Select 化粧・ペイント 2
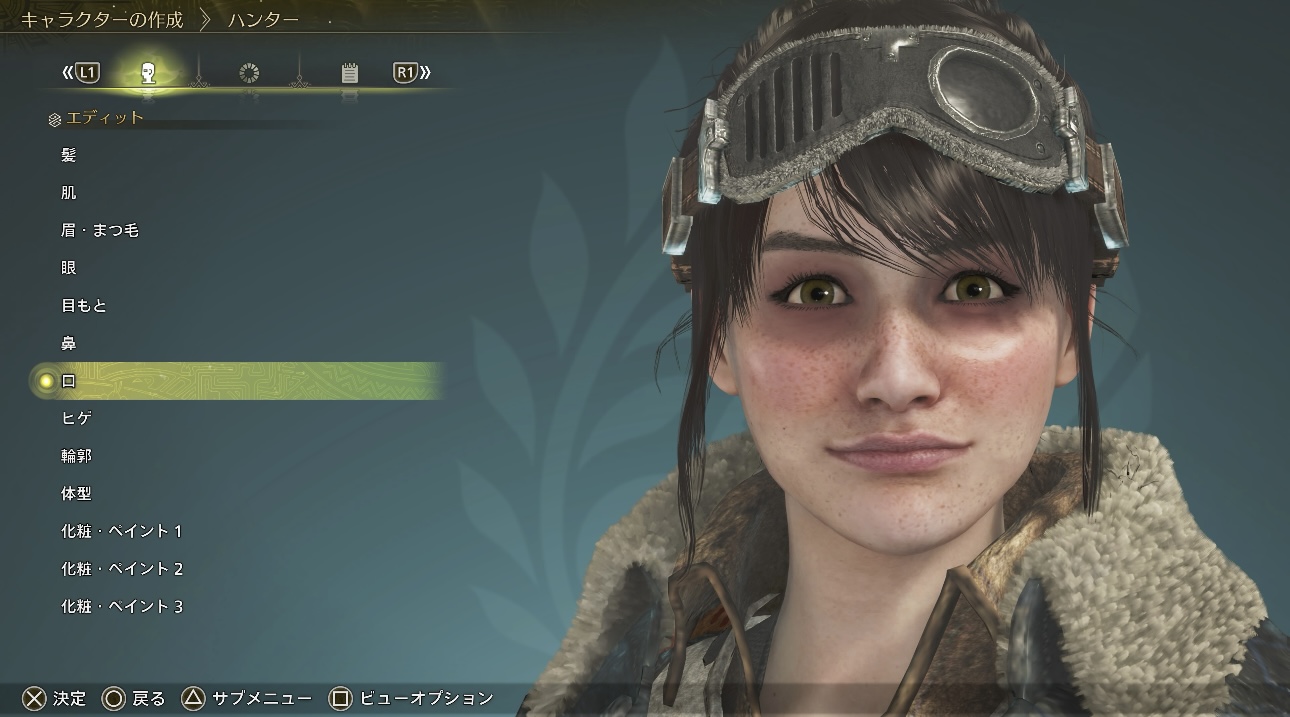Screen dimensions: 1290x717 [x=121, y=569]
